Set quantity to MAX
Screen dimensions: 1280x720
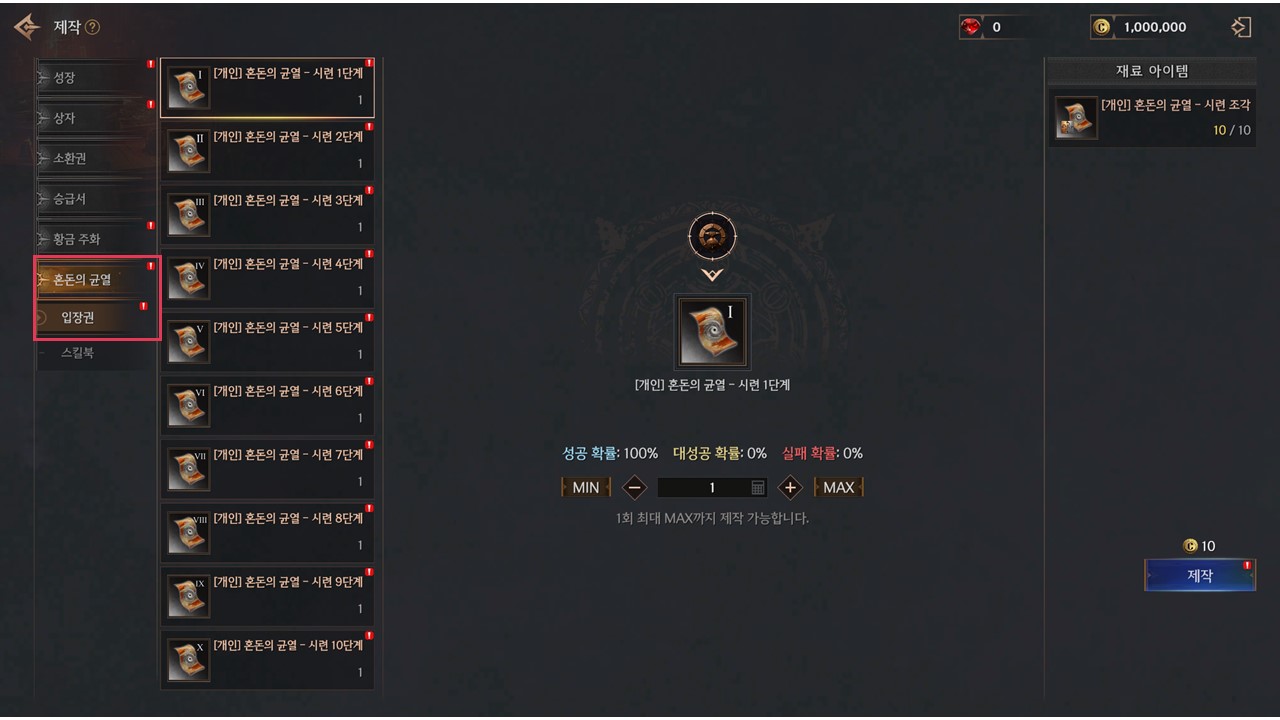pos(838,487)
